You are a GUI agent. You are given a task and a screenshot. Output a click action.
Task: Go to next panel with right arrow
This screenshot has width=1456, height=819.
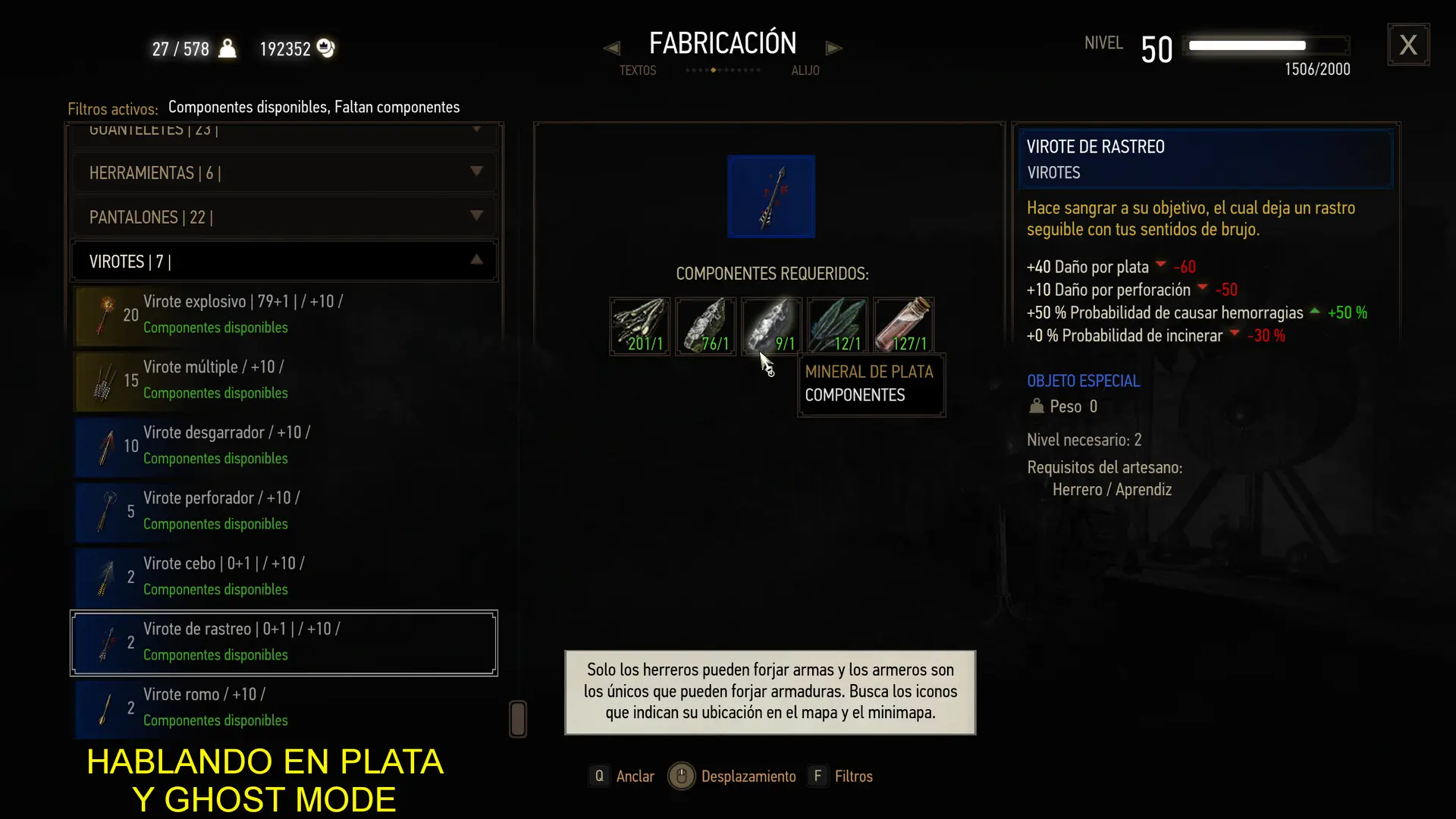pos(834,49)
